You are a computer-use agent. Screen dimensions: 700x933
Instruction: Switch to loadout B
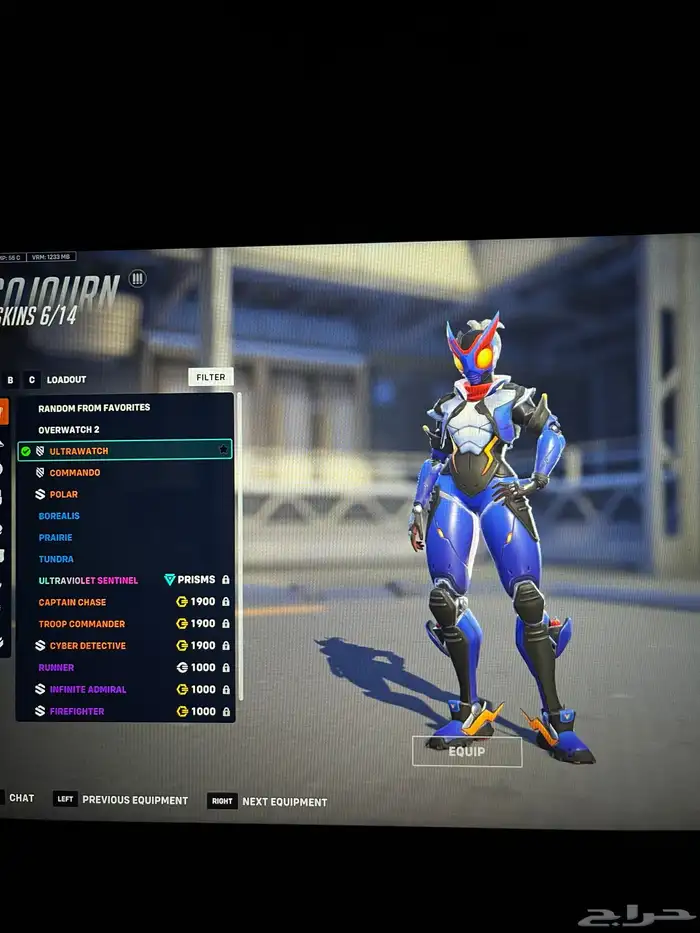[11, 380]
